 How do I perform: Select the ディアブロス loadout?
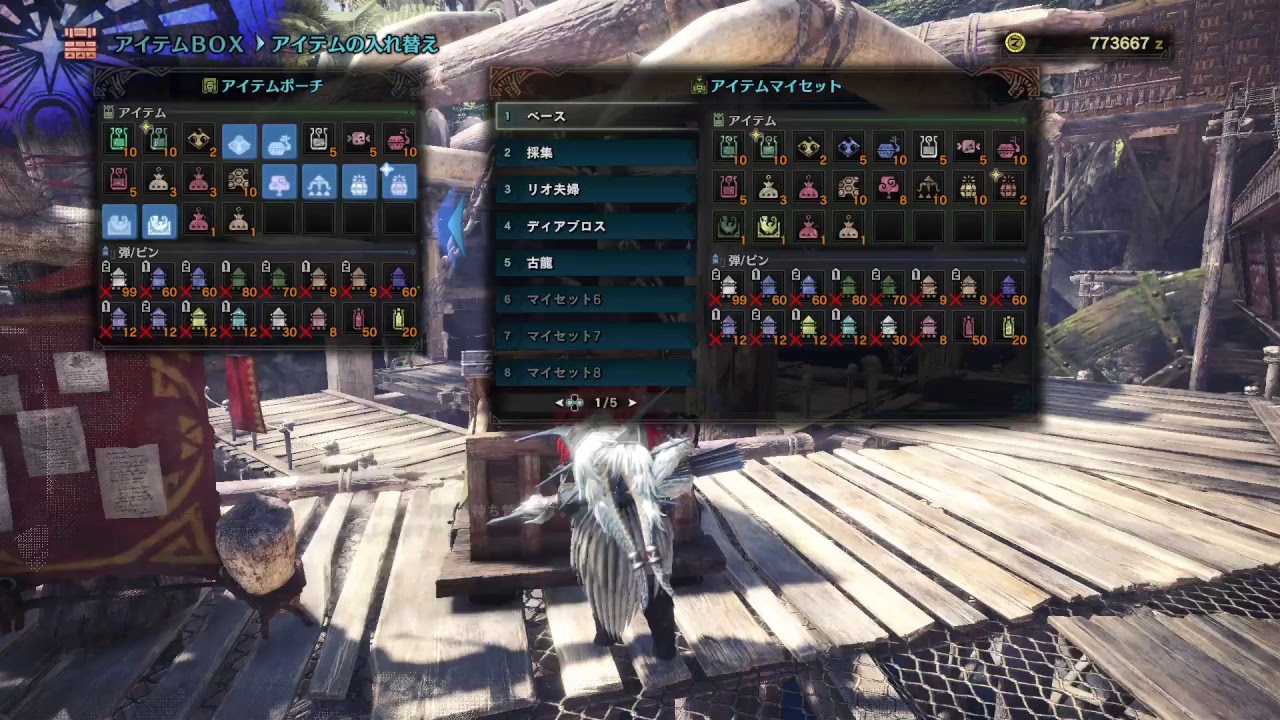[x=596, y=226]
